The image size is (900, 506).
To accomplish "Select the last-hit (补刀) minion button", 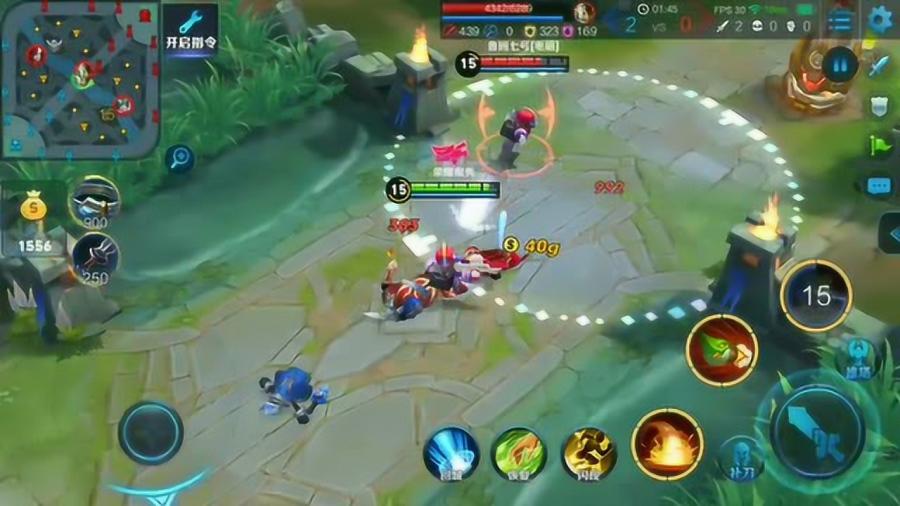I will pos(741,457).
